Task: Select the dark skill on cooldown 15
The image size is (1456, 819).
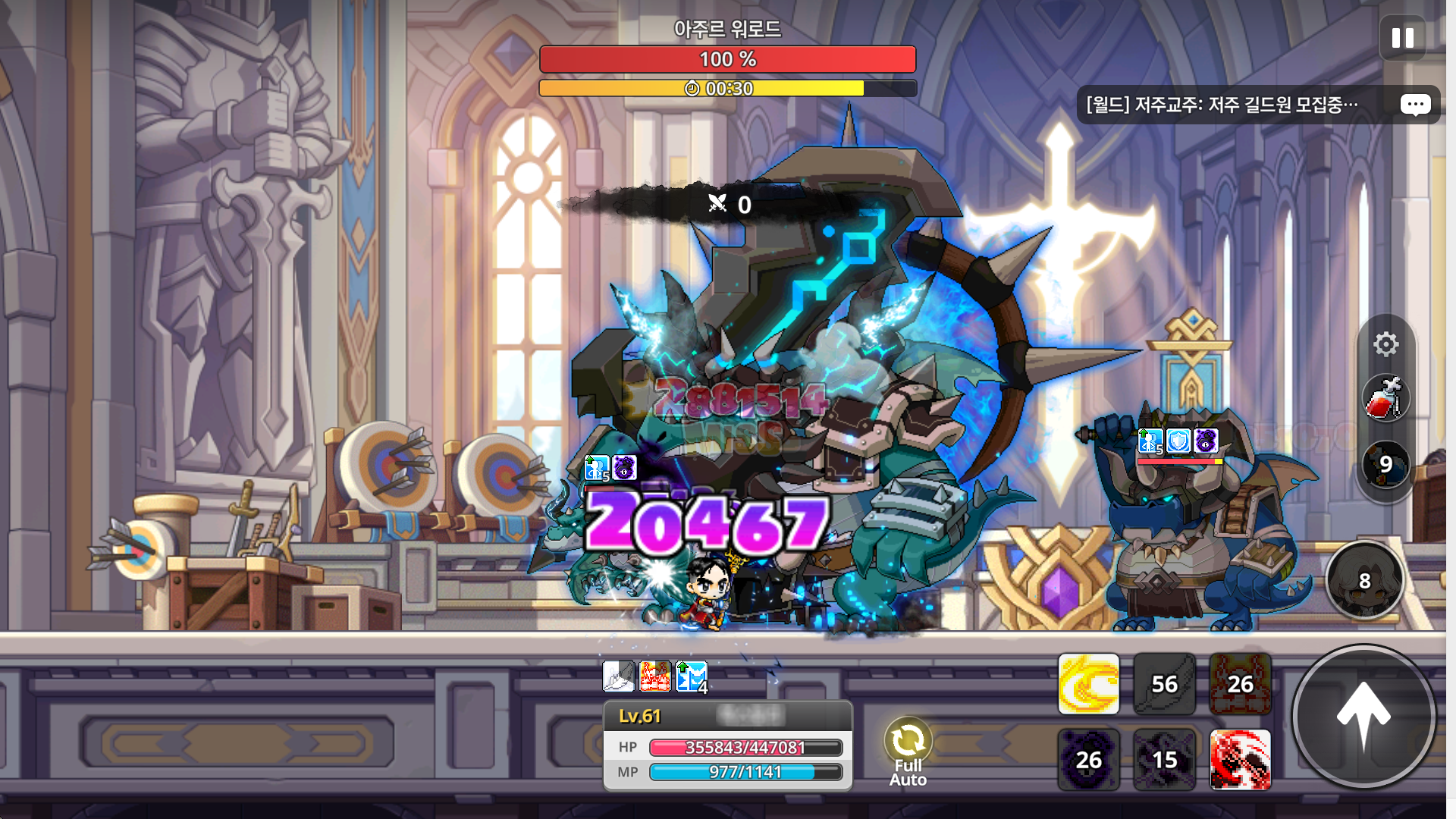Action: point(1164,760)
